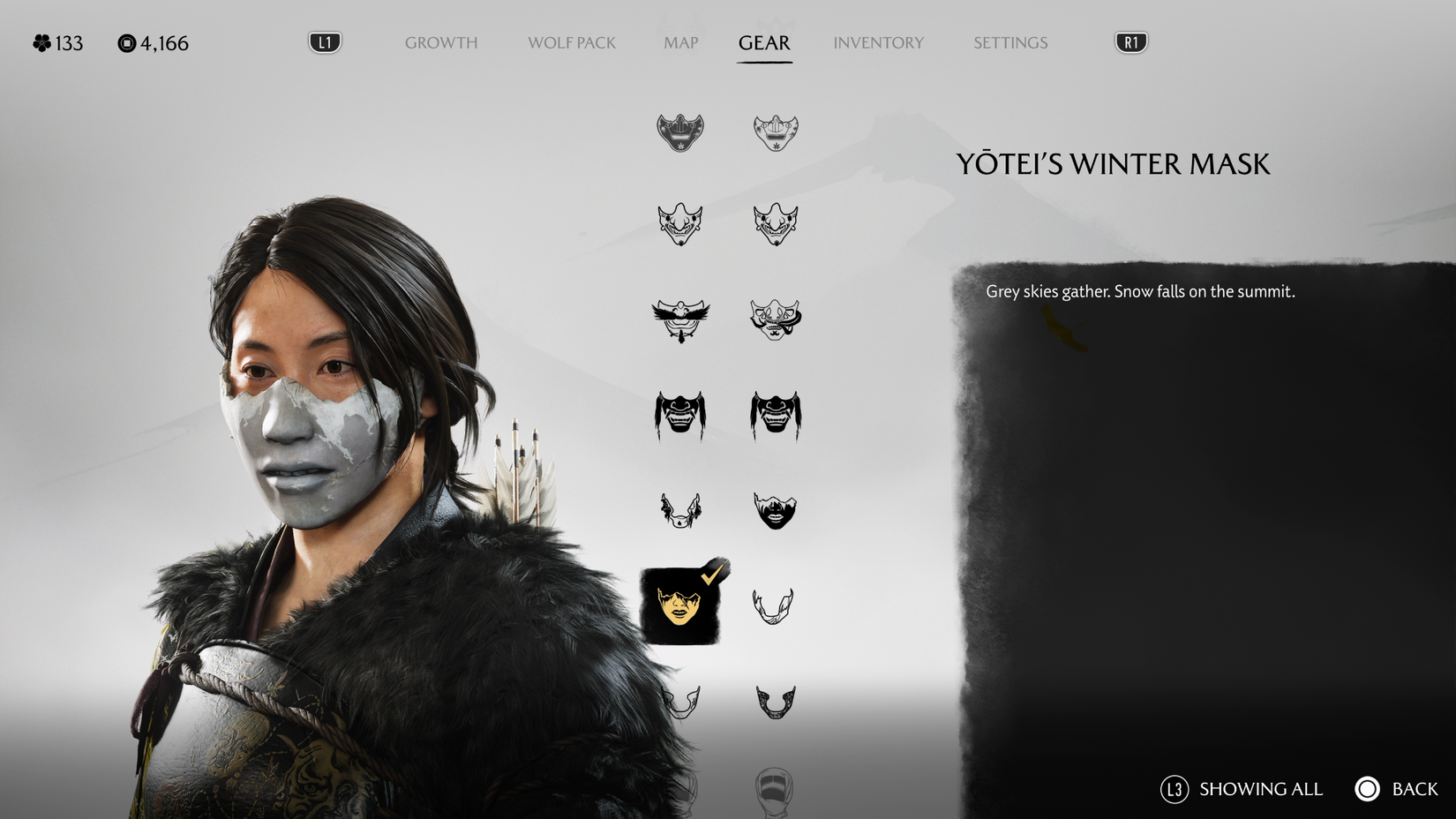Select the snowy mountain beard mask
1456x819 pixels.
click(775, 509)
